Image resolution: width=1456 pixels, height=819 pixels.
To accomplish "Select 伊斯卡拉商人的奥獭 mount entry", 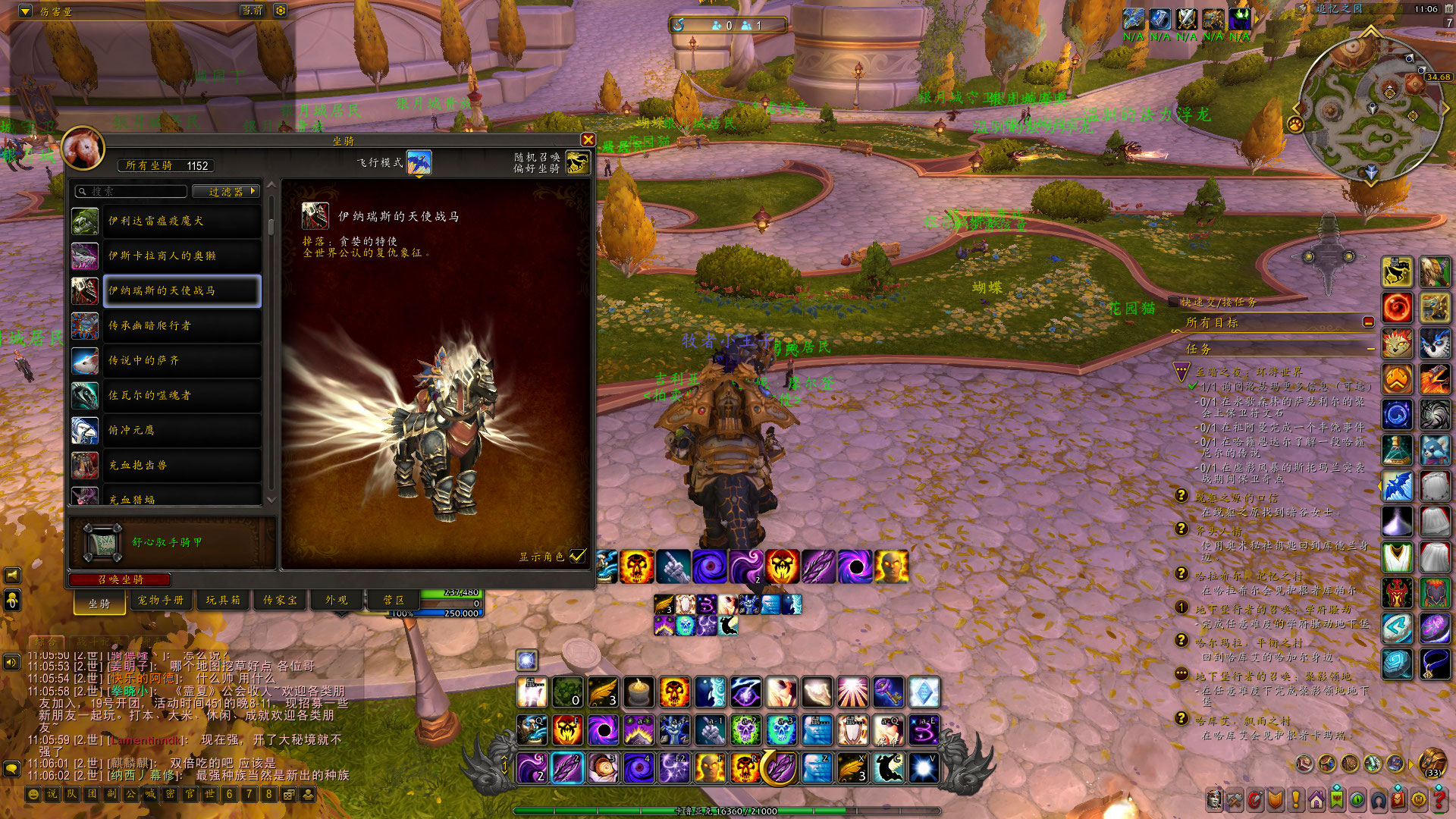I will [x=182, y=256].
